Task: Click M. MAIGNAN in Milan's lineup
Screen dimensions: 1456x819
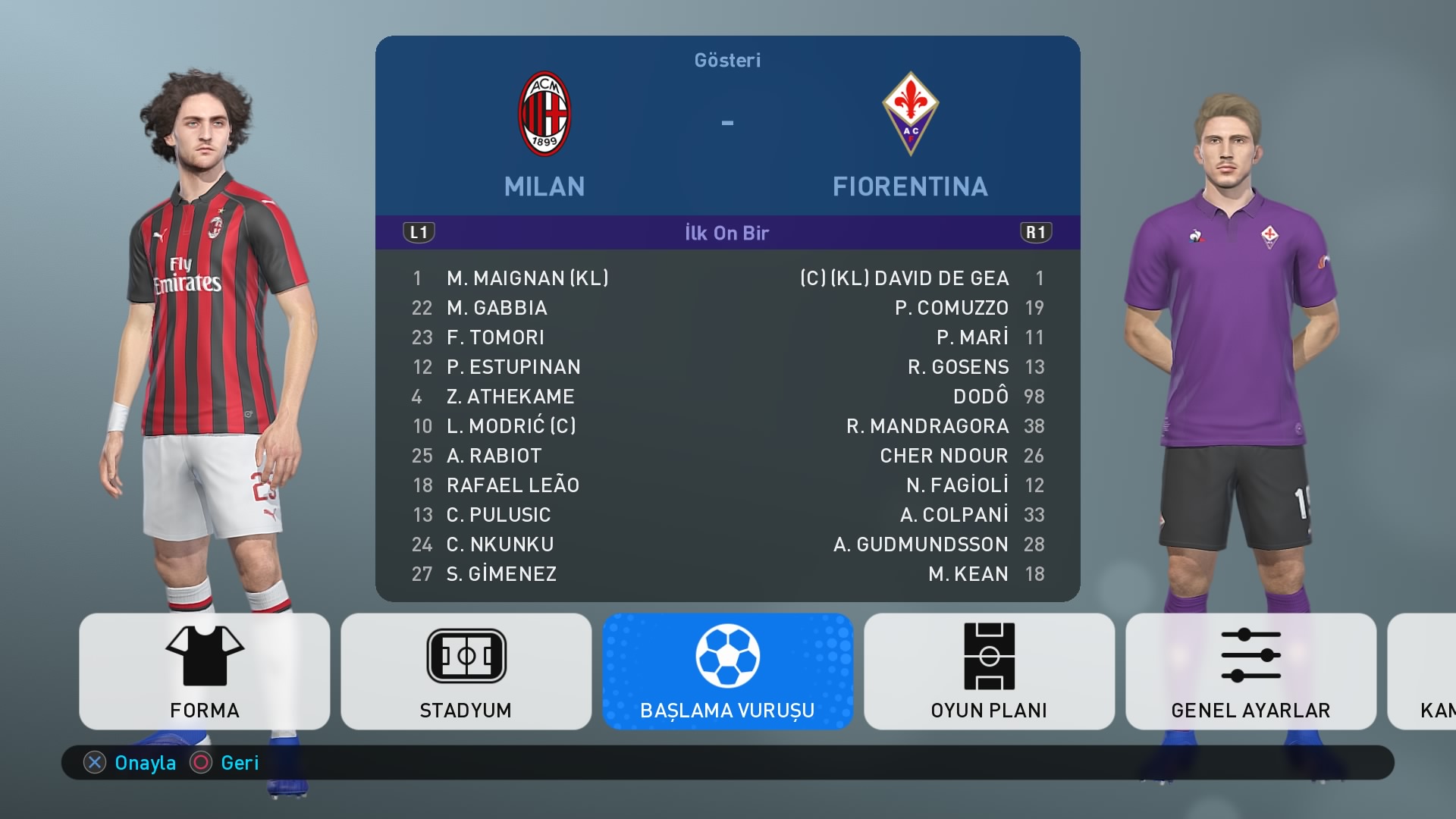Action: [527, 278]
